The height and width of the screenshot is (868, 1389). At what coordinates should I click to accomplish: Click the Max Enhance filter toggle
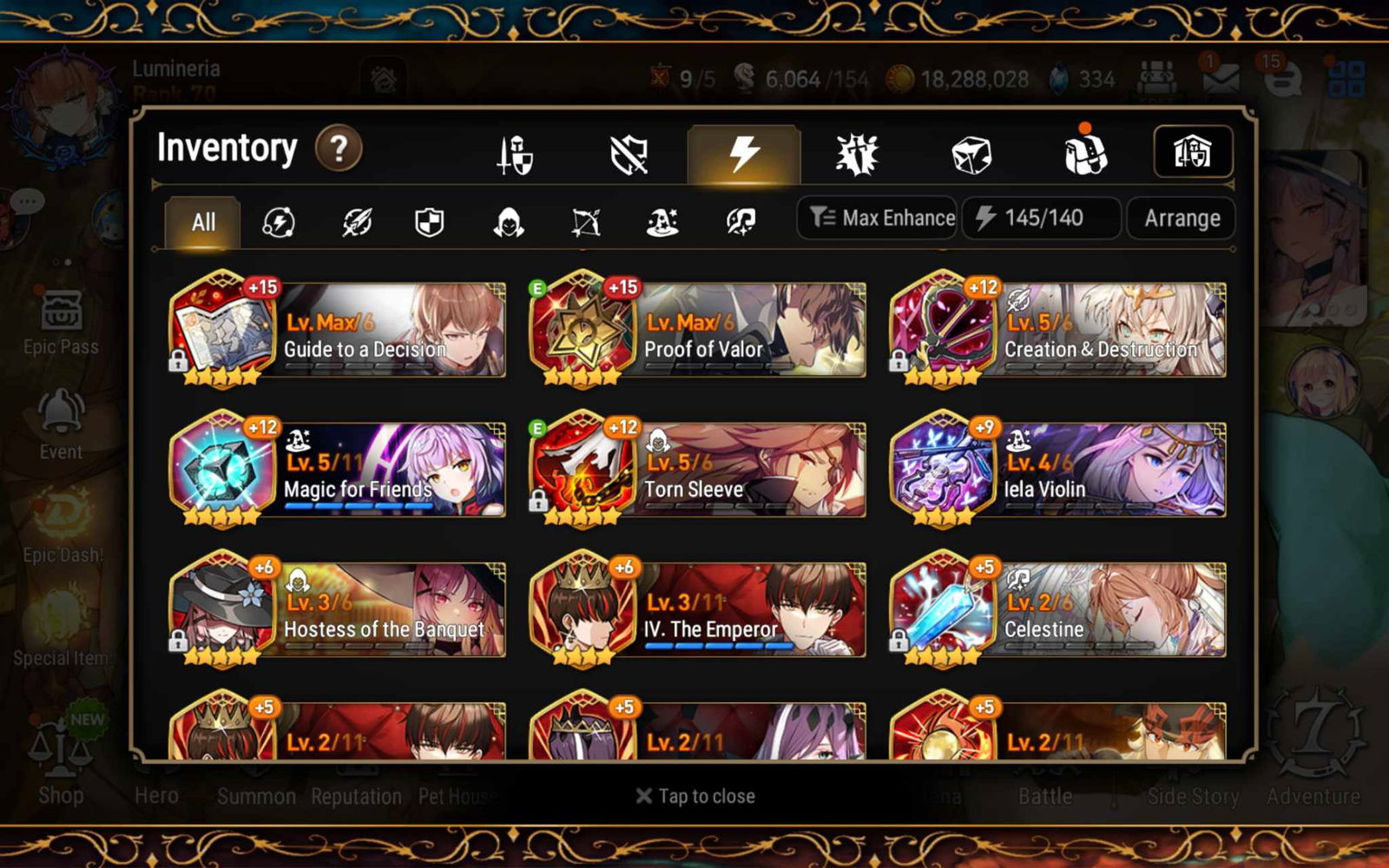pos(876,218)
